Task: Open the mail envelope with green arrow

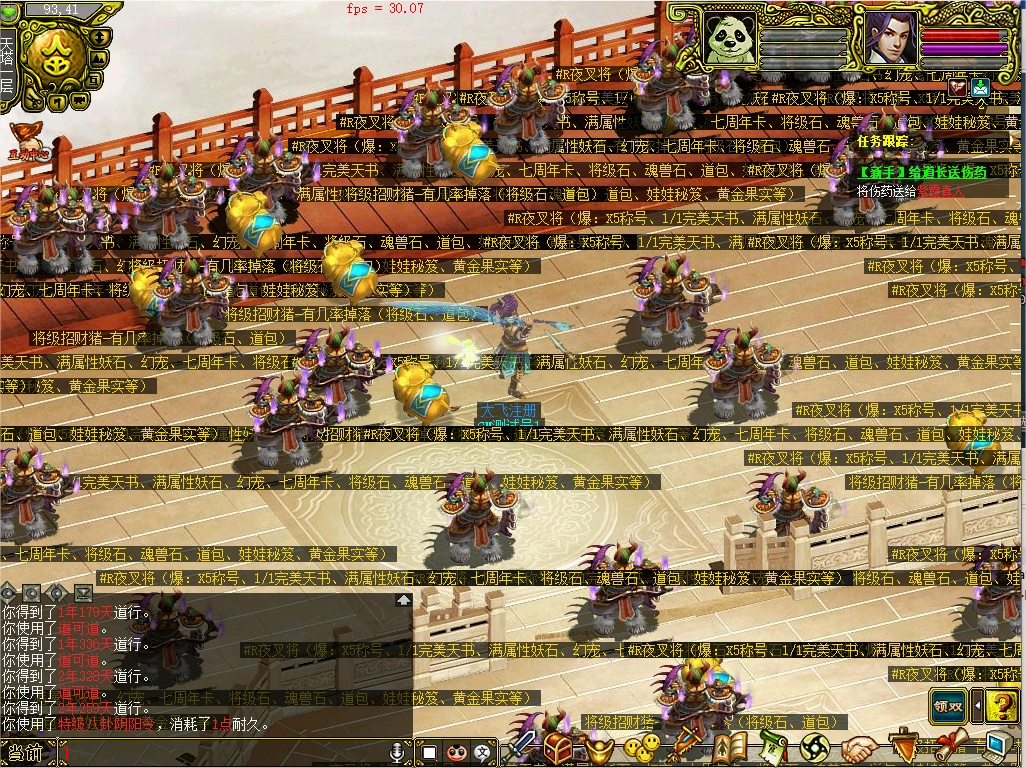Action: tap(980, 88)
